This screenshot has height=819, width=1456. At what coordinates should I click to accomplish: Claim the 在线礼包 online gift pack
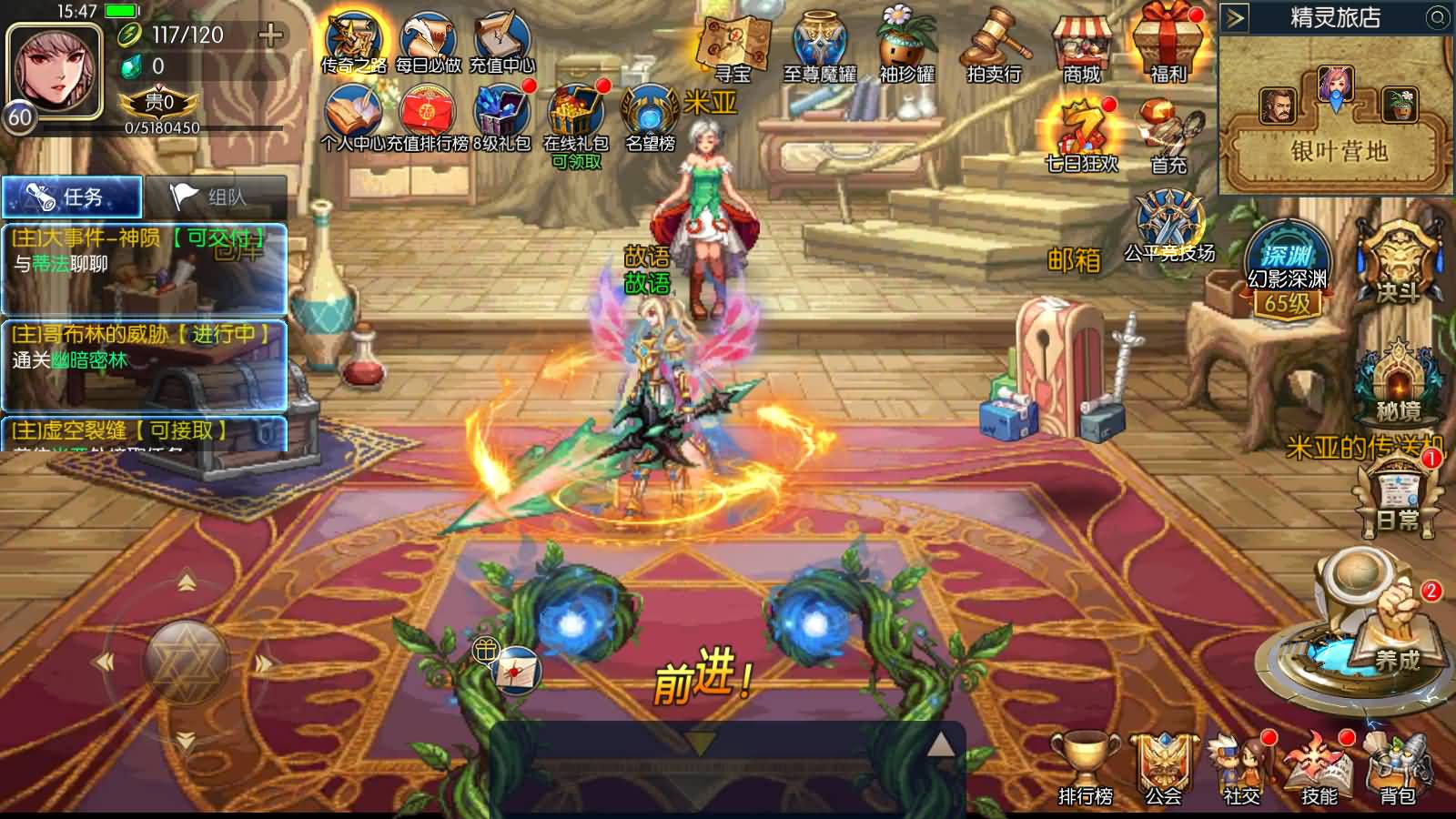click(x=576, y=123)
